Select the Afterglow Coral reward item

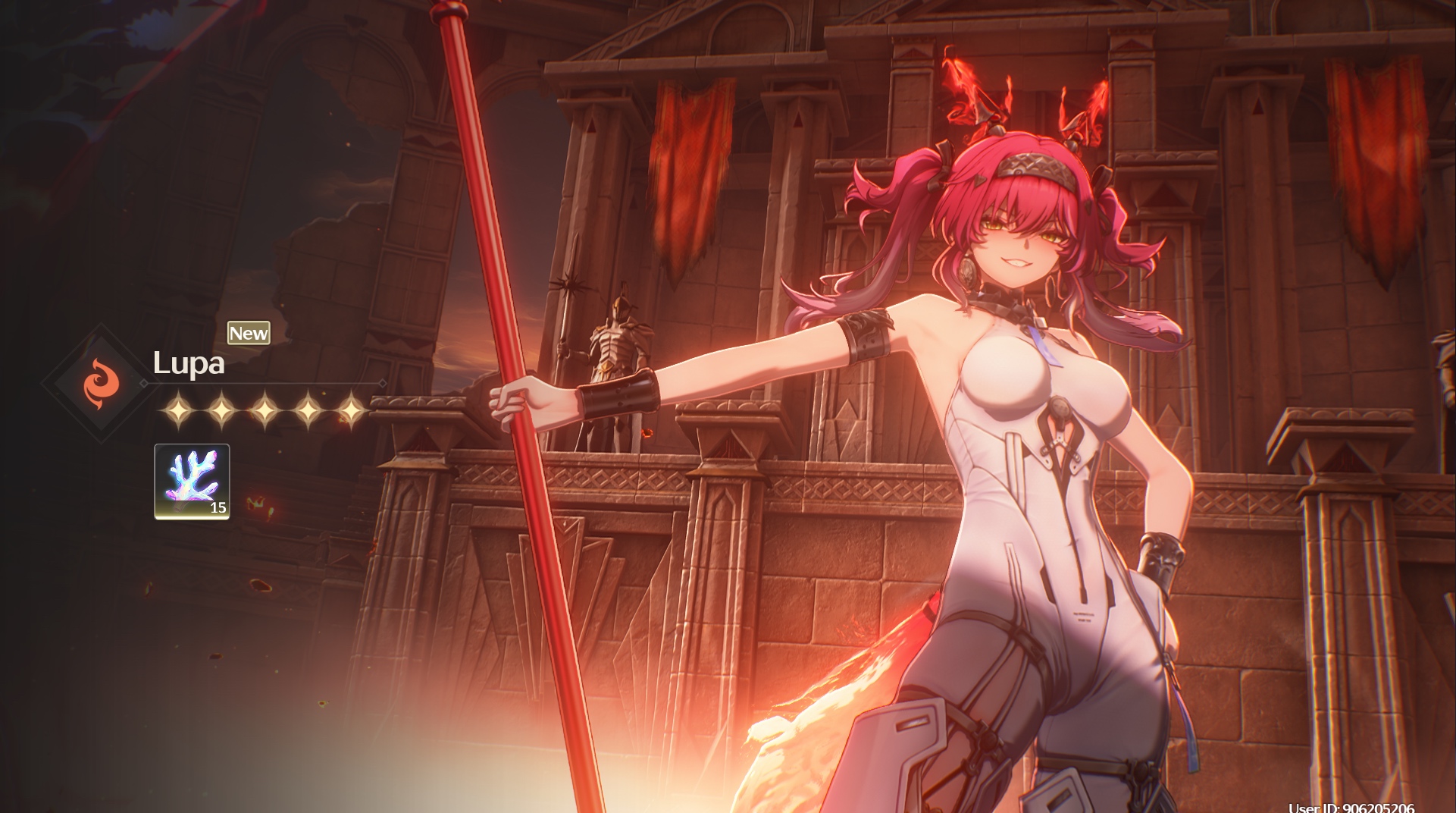coord(192,481)
